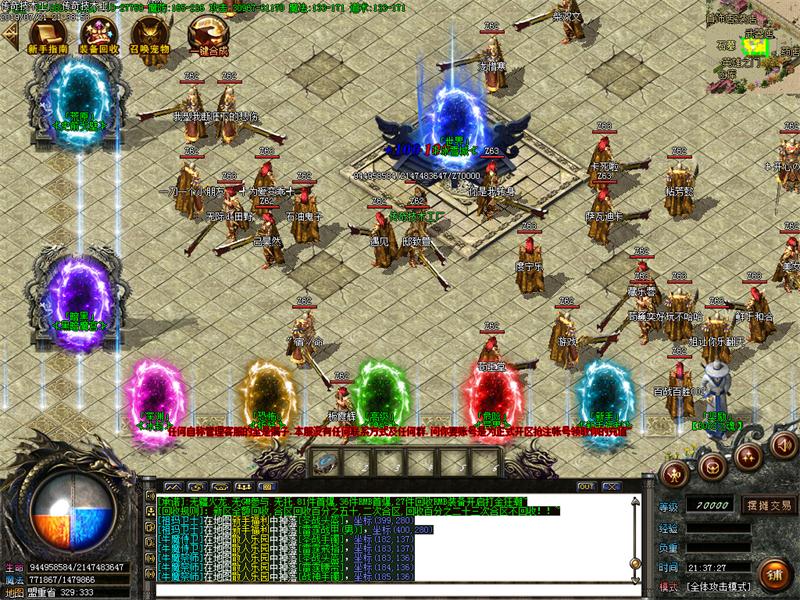Click the OUT button above chat
The width and height of the screenshot is (800, 600).
pyautogui.click(x=587, y=486)
